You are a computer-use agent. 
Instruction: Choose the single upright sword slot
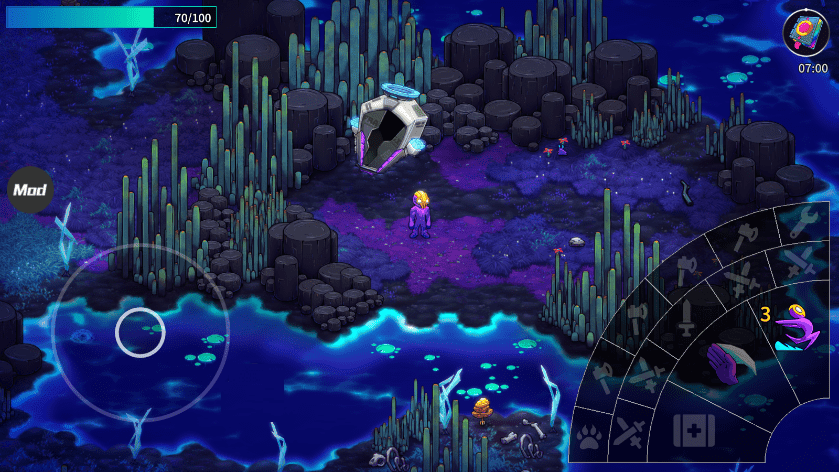click(x=687, y=319)
